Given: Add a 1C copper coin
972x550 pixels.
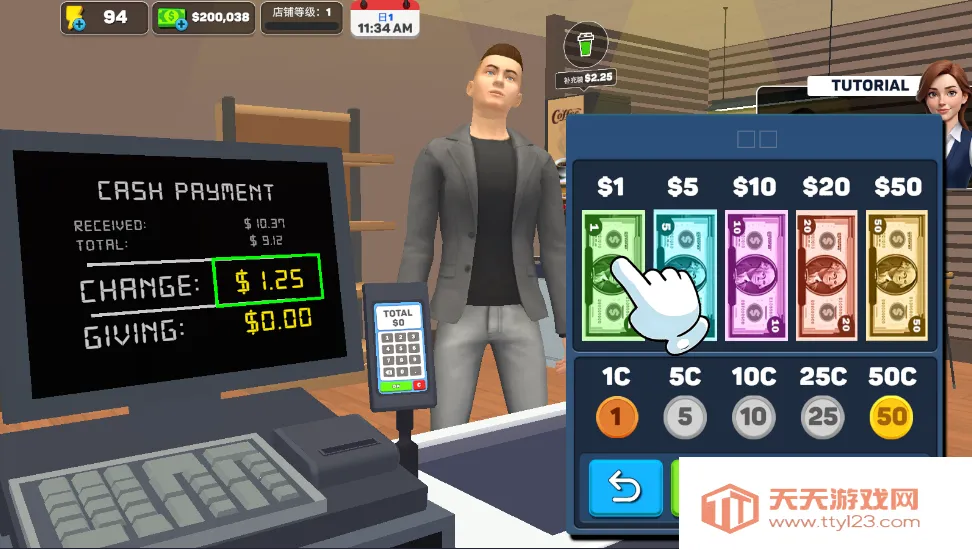Looking at the screenshot, I should tap(616, 415).
